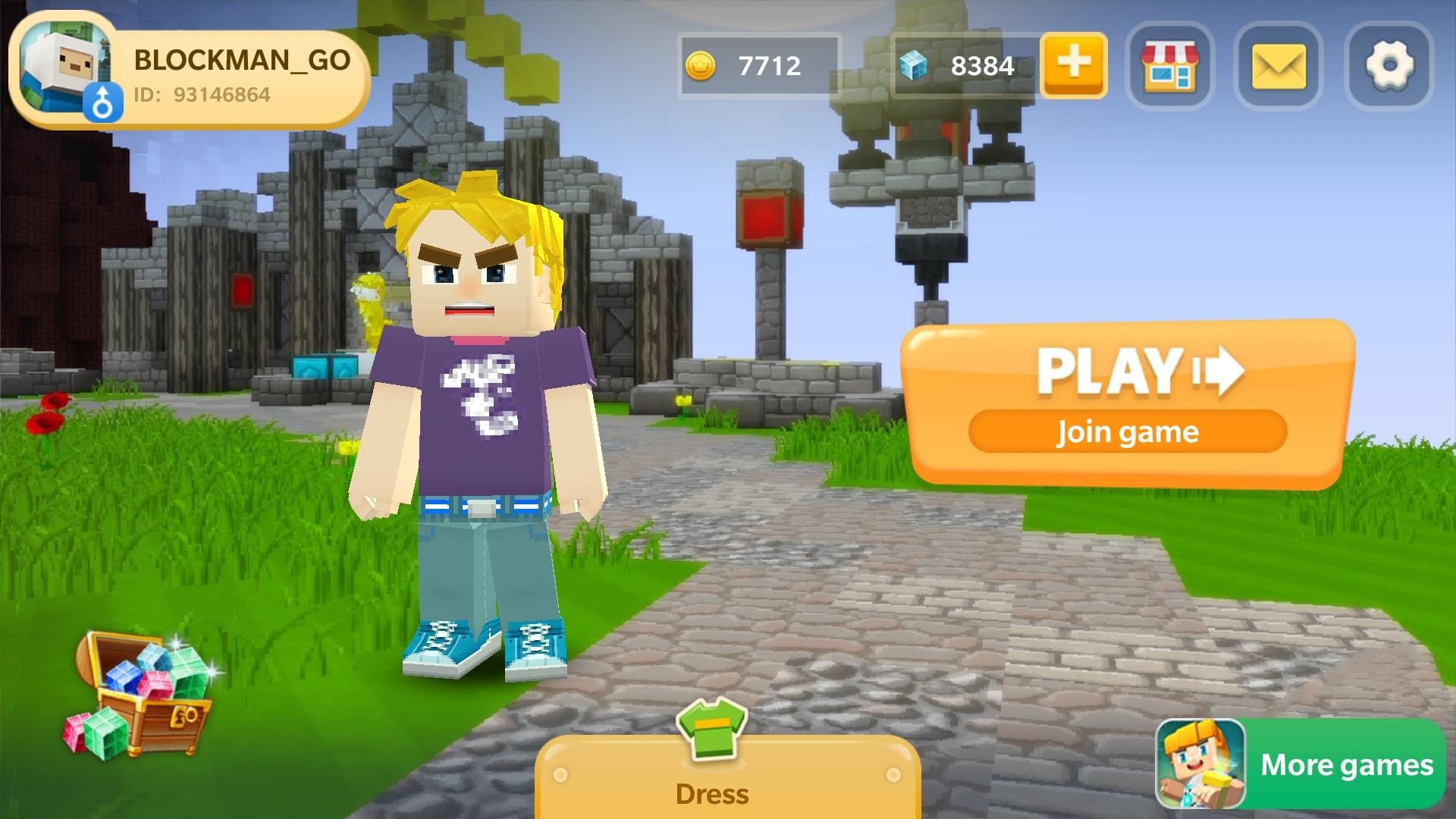Open the mail envelope inbox
1456x819 pixels.
[1278, 64]
